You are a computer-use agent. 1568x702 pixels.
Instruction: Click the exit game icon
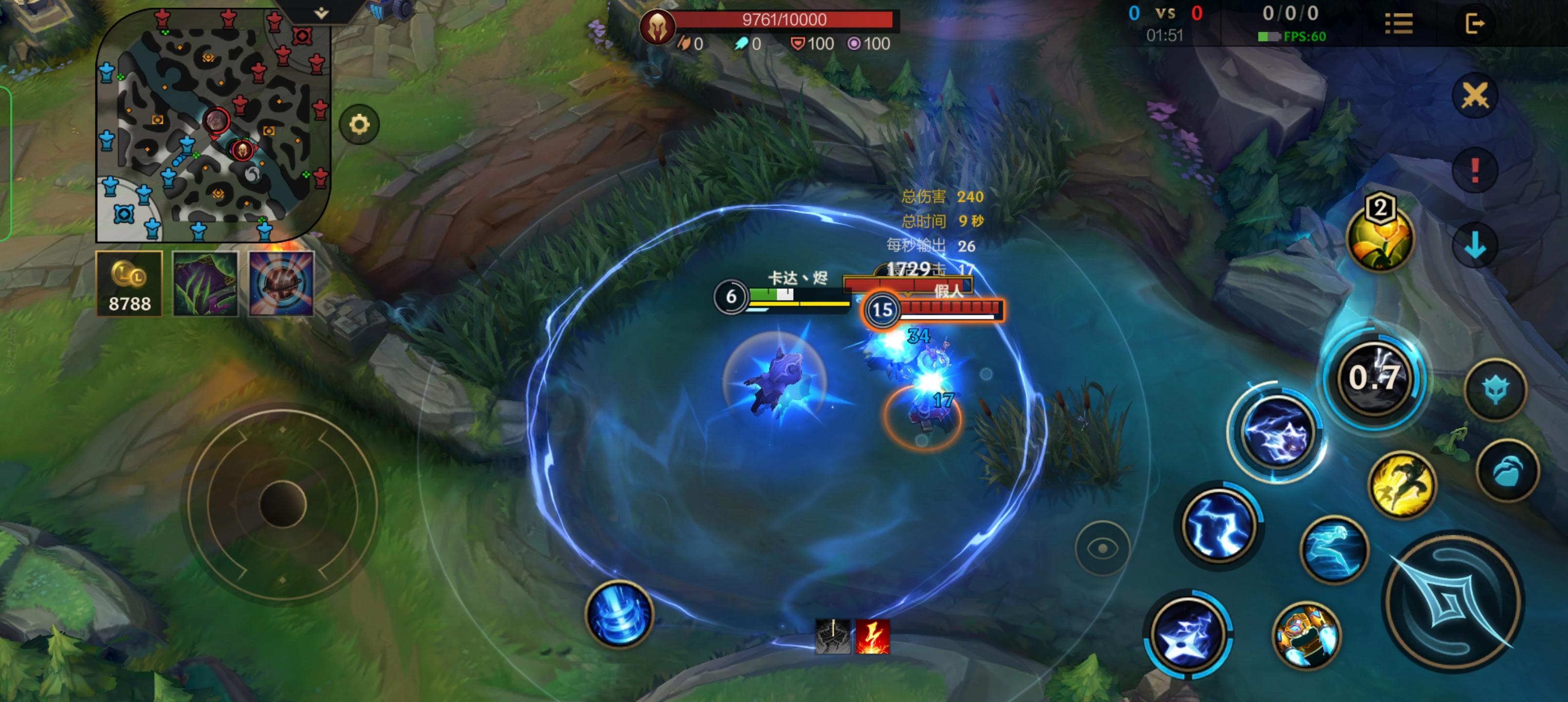click(x=1474, y=24)
